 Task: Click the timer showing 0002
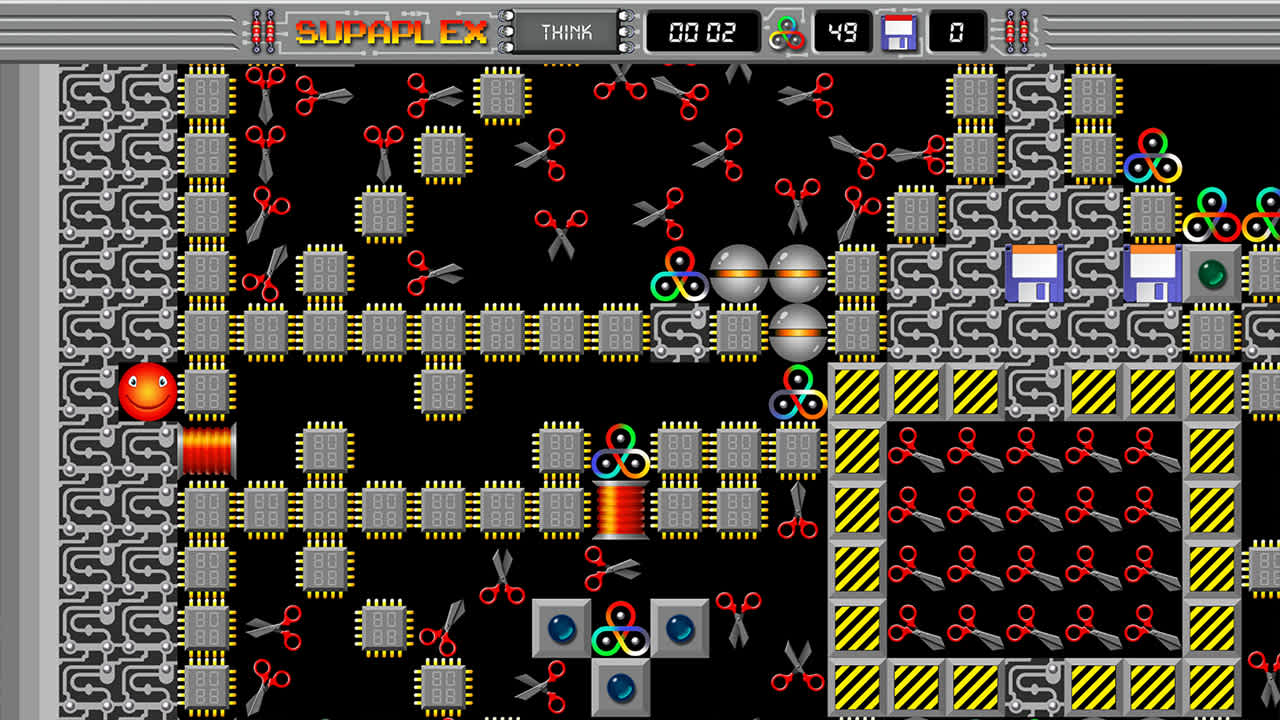[x=706, y=31]
